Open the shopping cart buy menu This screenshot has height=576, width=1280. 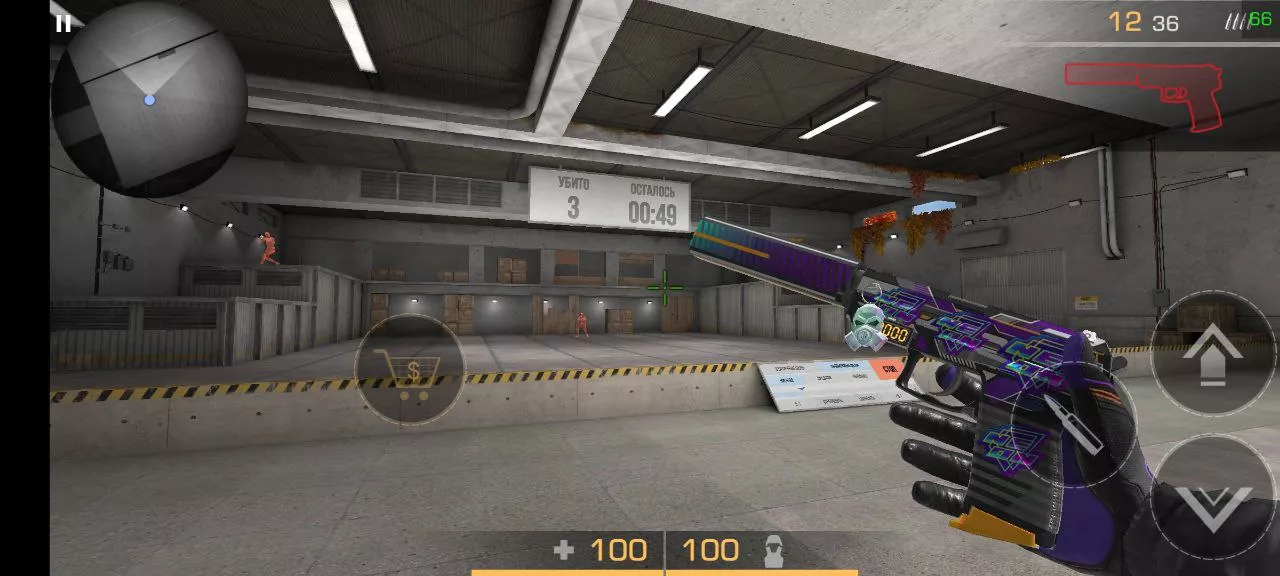(x=409, y=371)
